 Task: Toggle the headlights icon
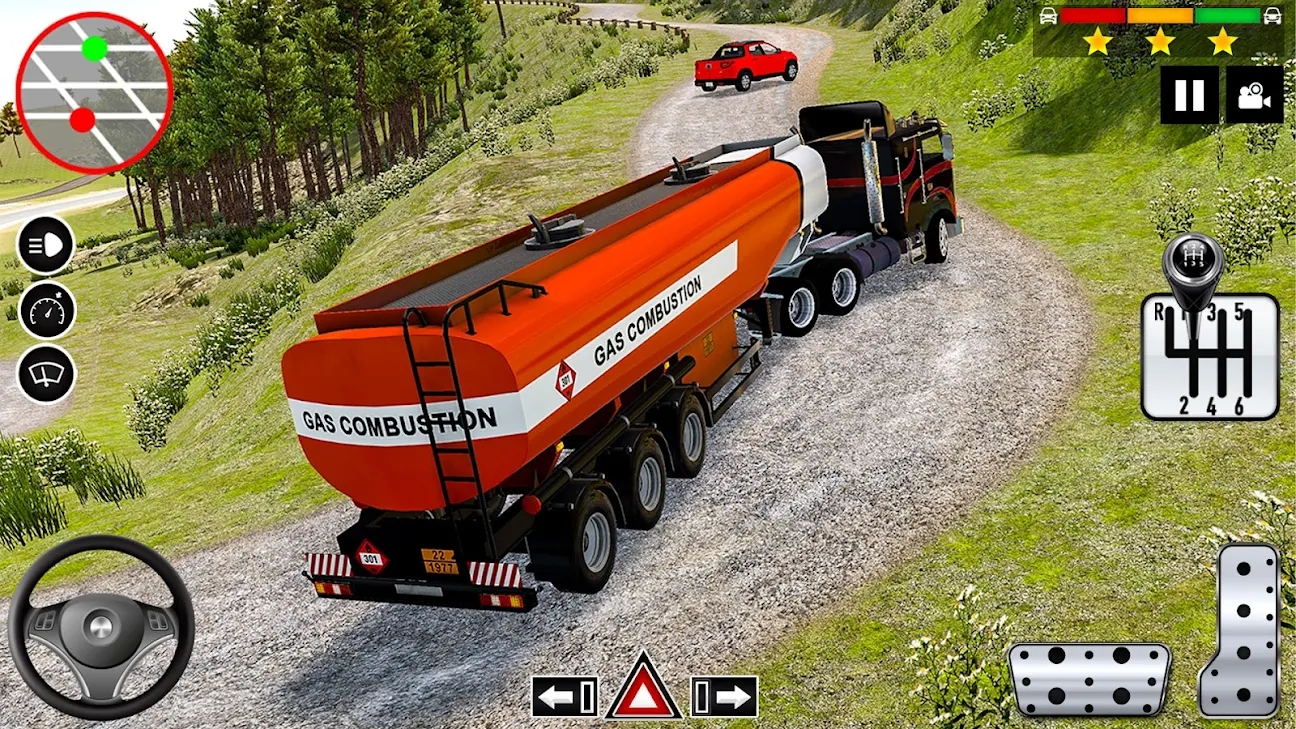click(46, 245)
